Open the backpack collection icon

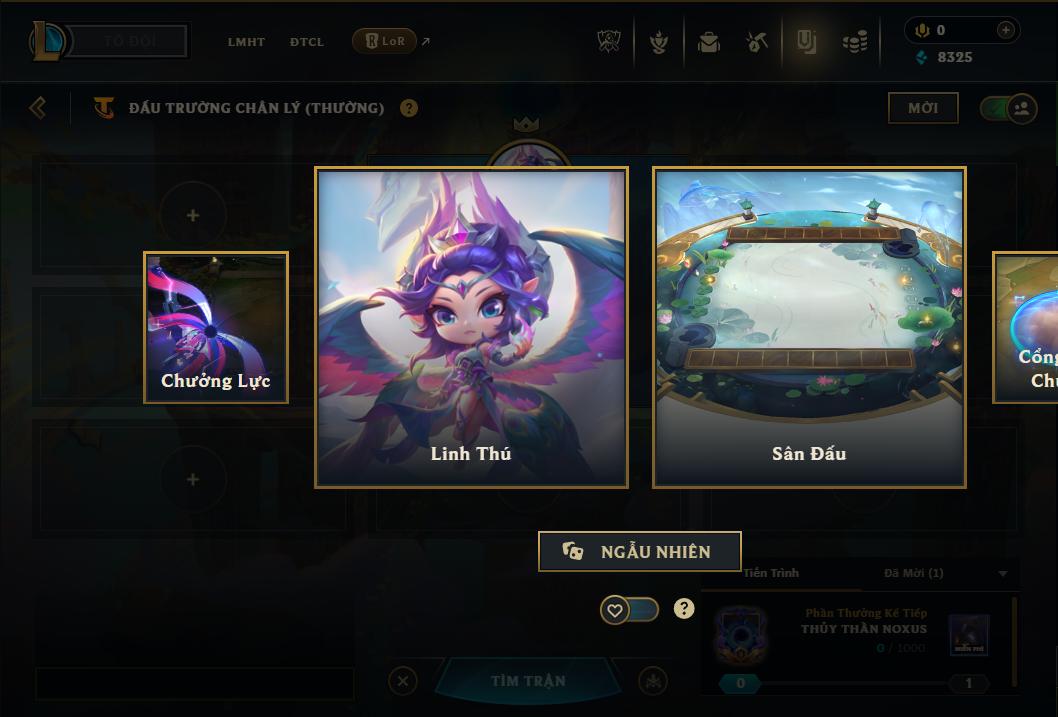[709, 42]
